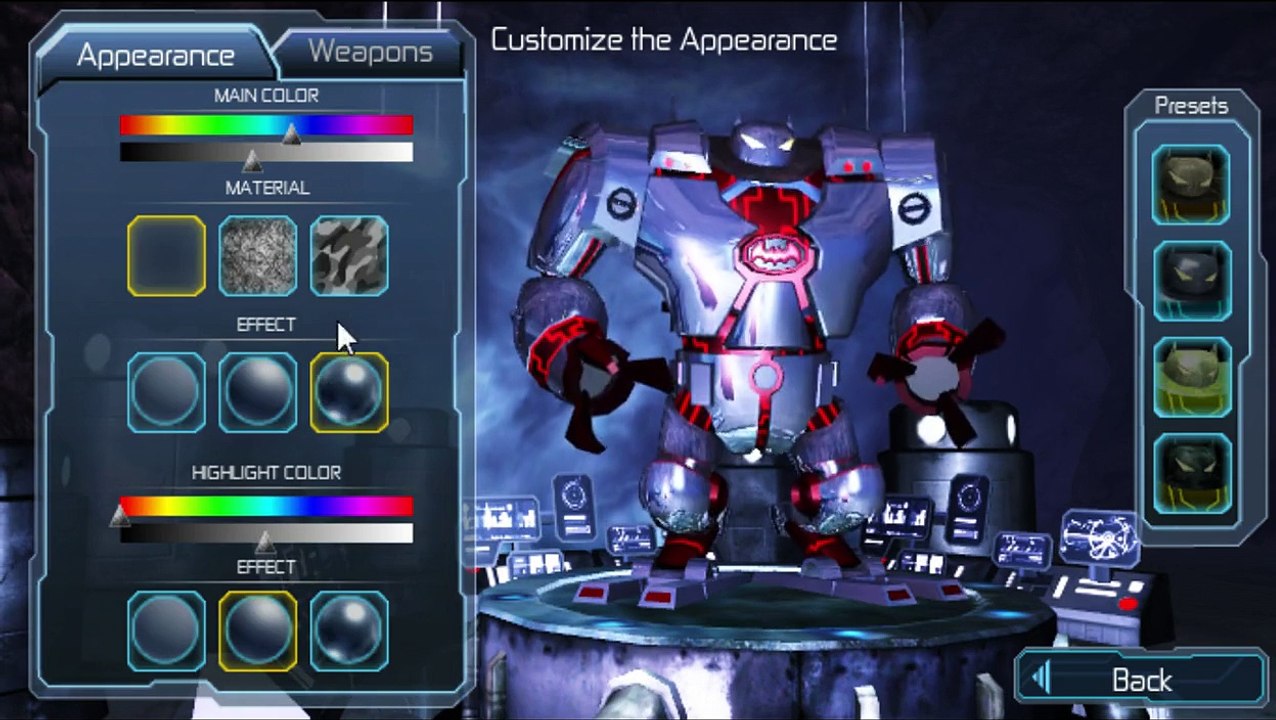Pick the shiny chrome highlight effect sphere

click(349, 631)
